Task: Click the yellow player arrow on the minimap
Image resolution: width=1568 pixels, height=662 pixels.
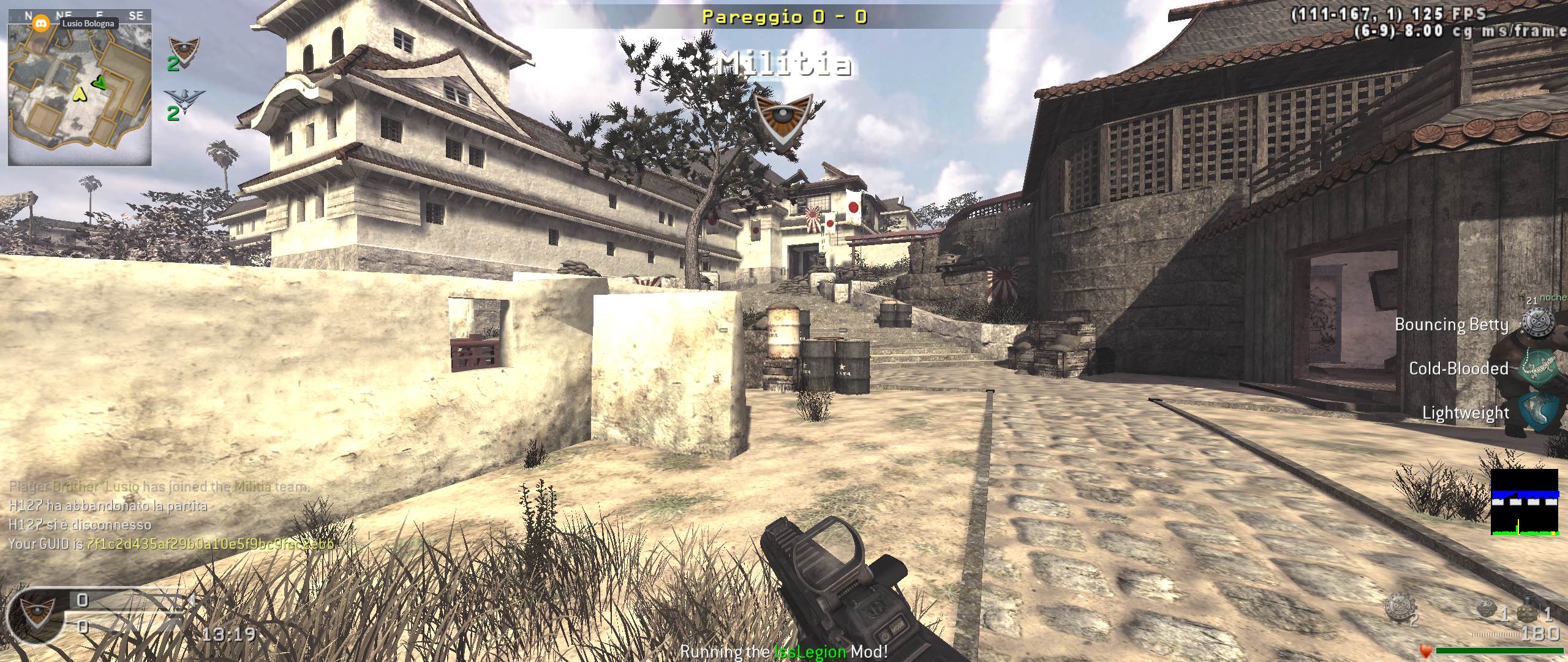Action: pos(80,94)
